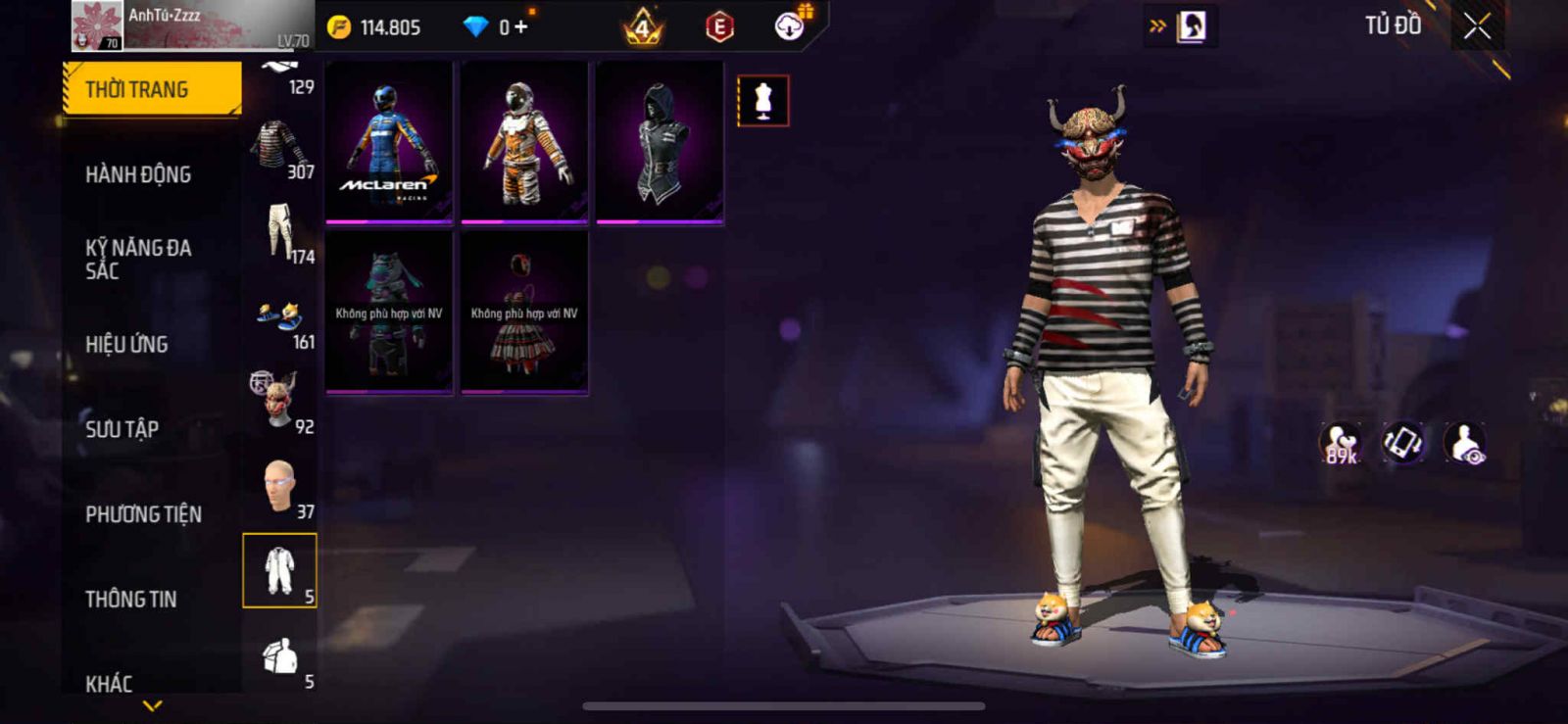Choose the McLaren racing suit bundle

tap(389, 143)
